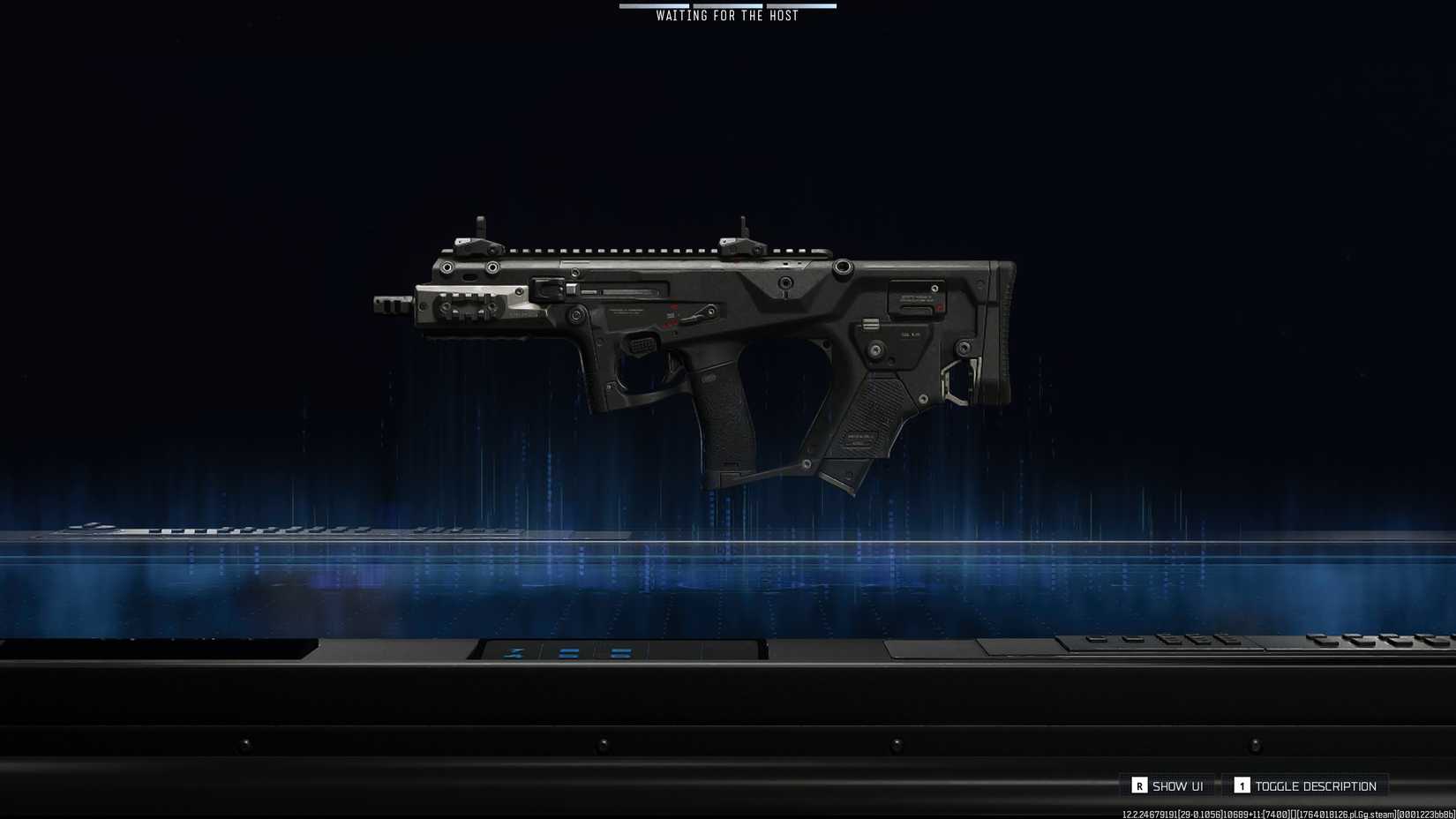Image resolution: width=1456 pixels, height=819 pixels.
Task: Expand the first host progress segment
Action: tap(655, 5)
